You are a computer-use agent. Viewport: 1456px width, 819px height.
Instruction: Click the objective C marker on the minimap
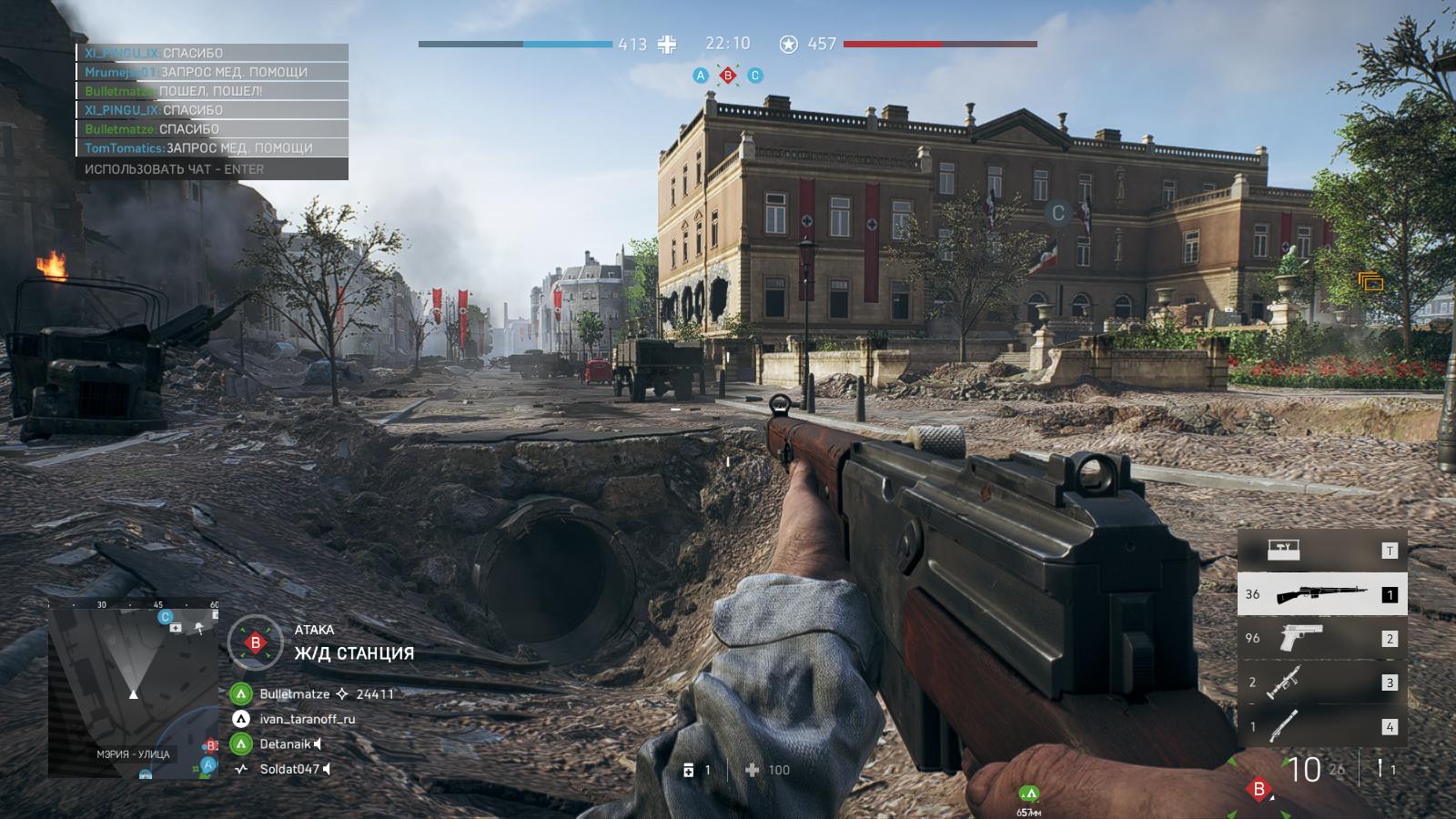(x=166, y=617)
